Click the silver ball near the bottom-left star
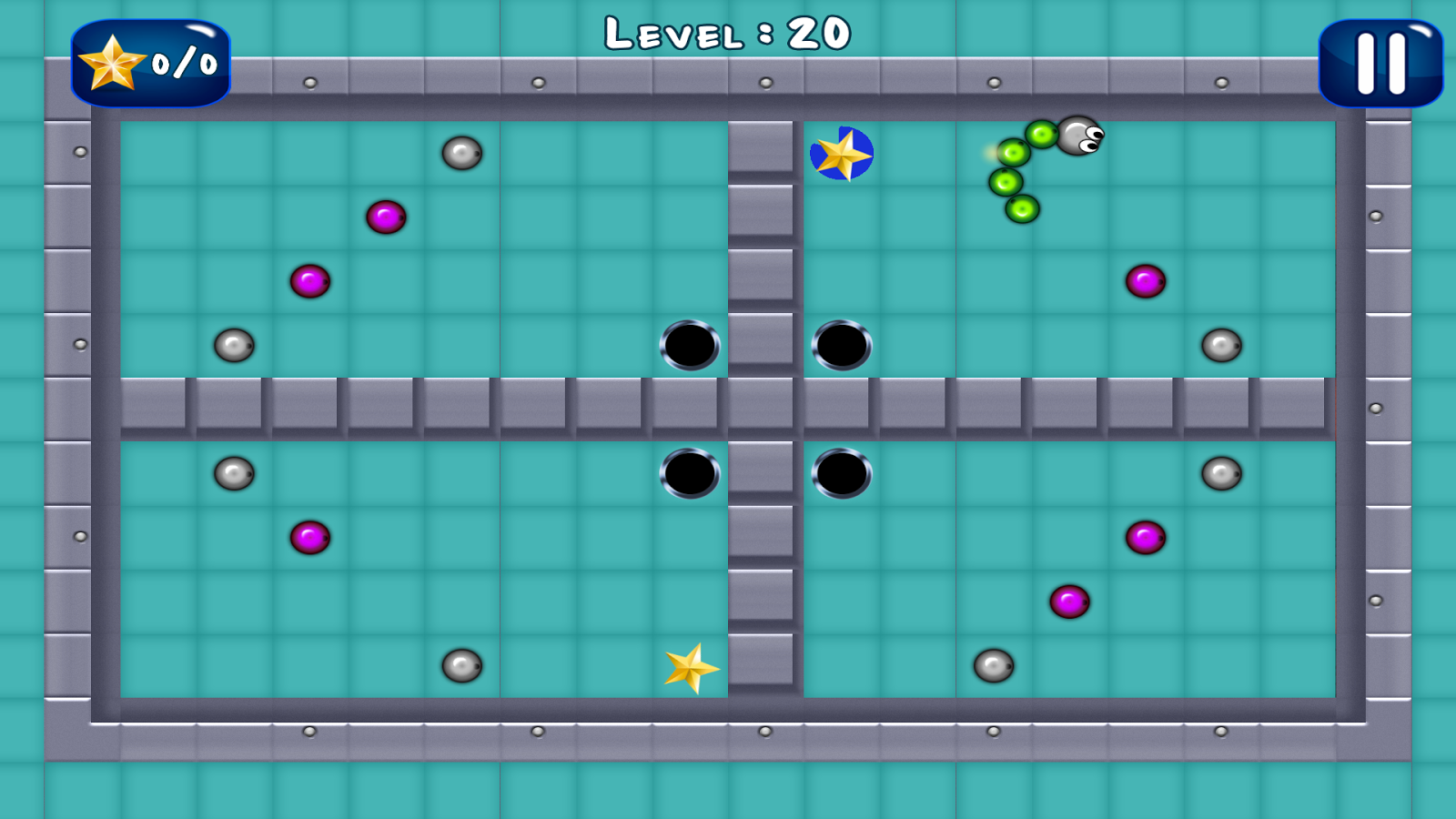Viewport: 1456px width, 819px height. pos(463,666)
